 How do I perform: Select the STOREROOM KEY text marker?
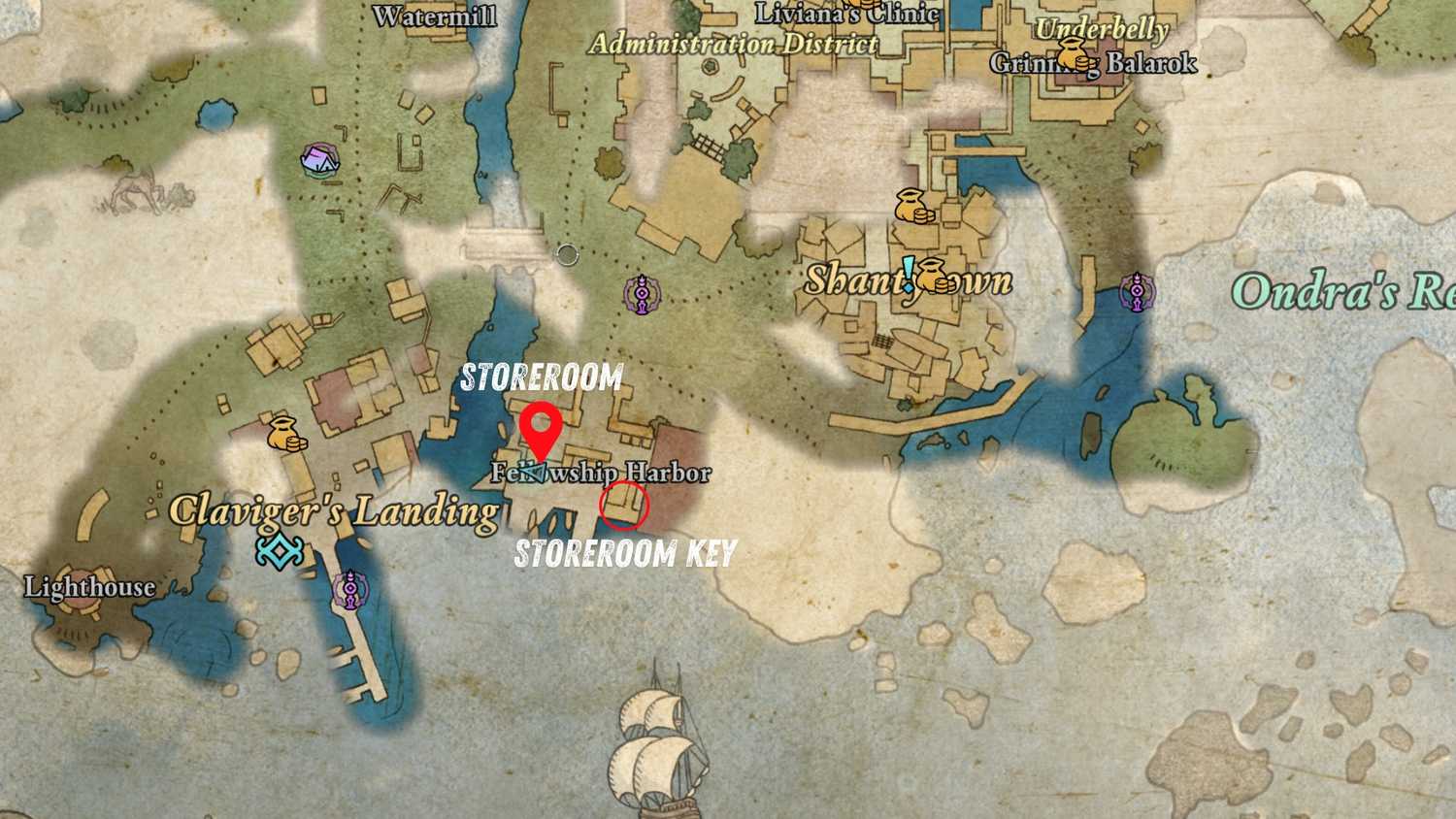tap(627, 553)
